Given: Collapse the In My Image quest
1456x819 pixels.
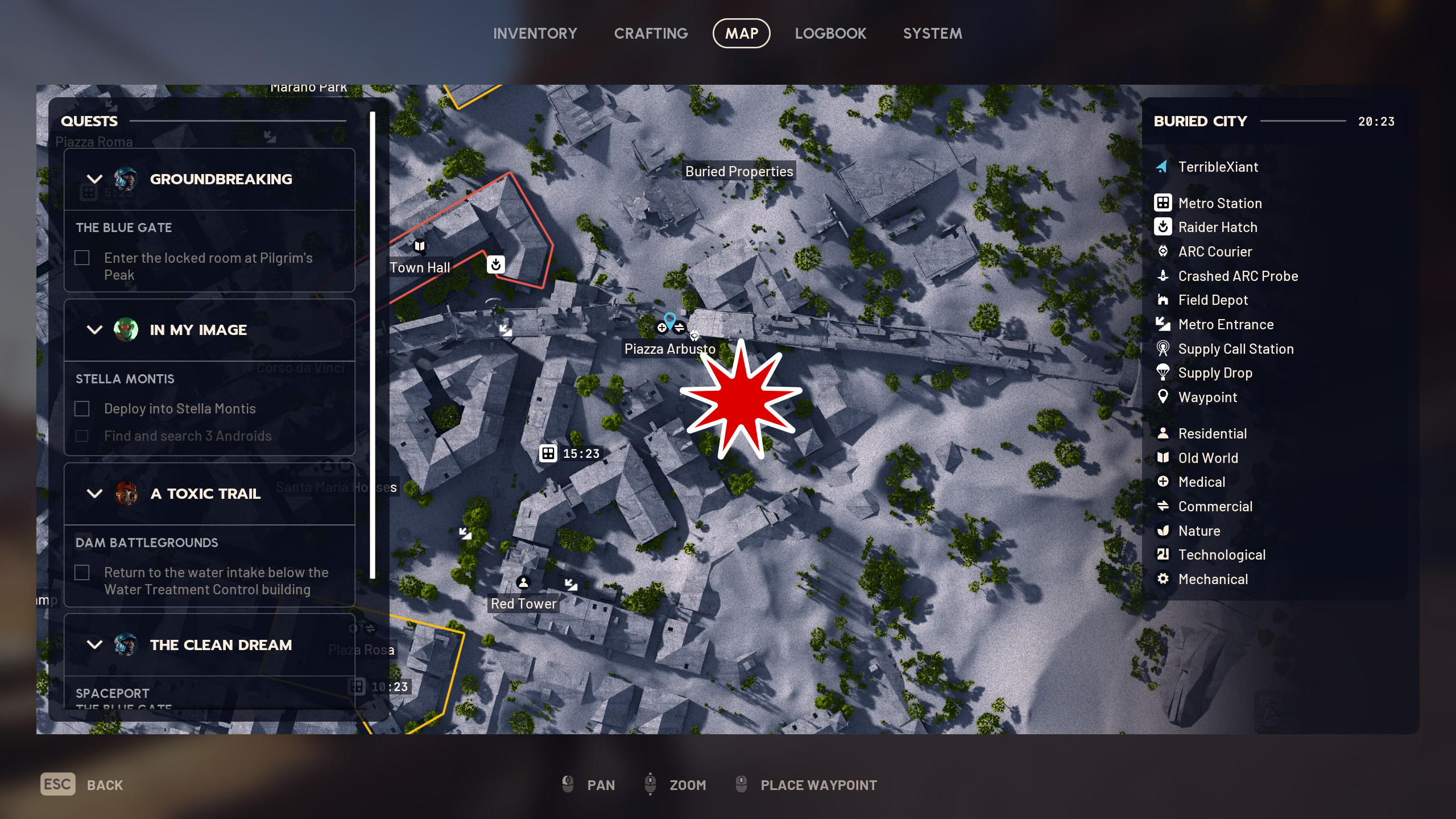Looking at the screenshot, I should point(95,330).
